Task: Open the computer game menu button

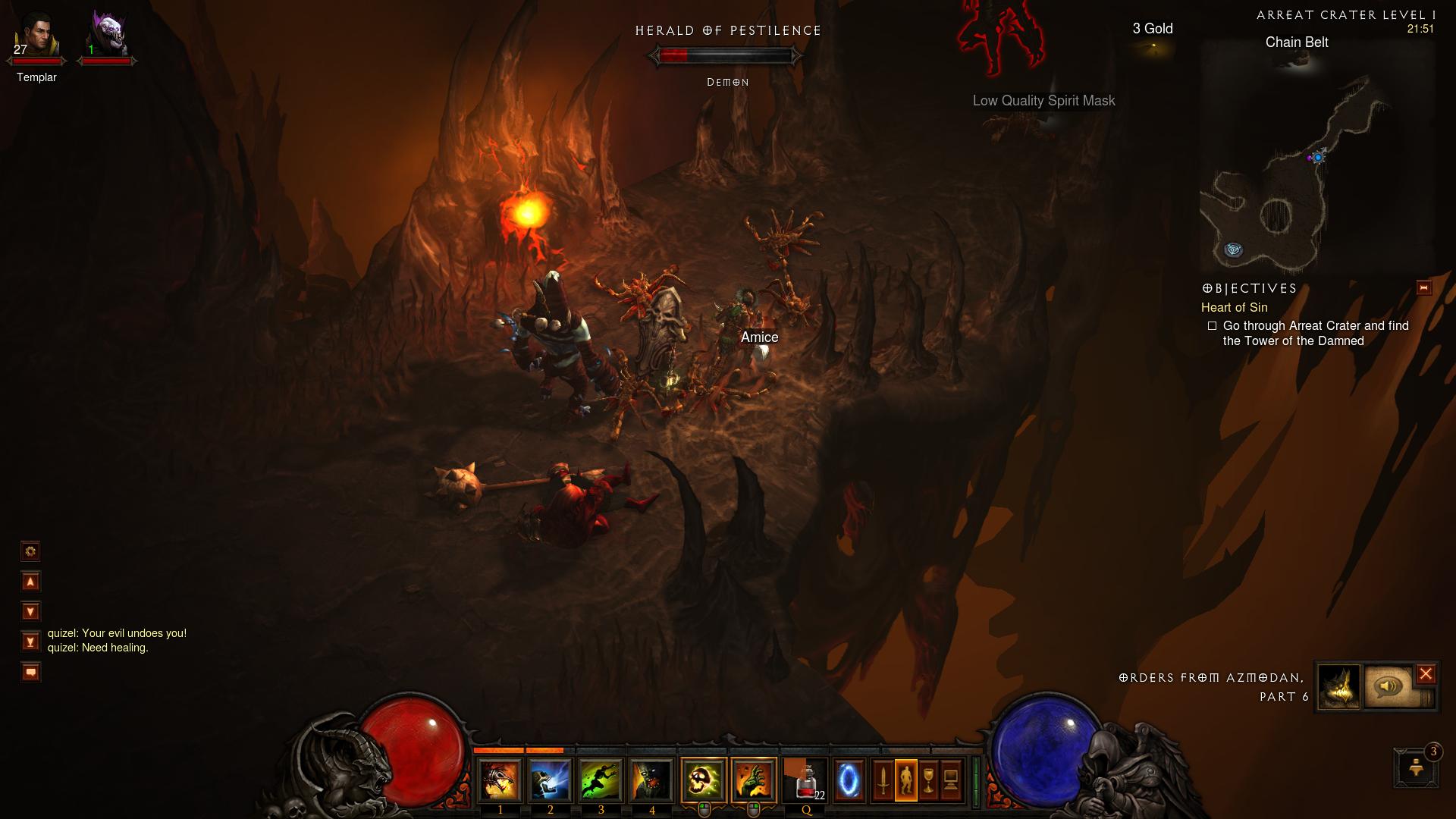Action: 951,780
